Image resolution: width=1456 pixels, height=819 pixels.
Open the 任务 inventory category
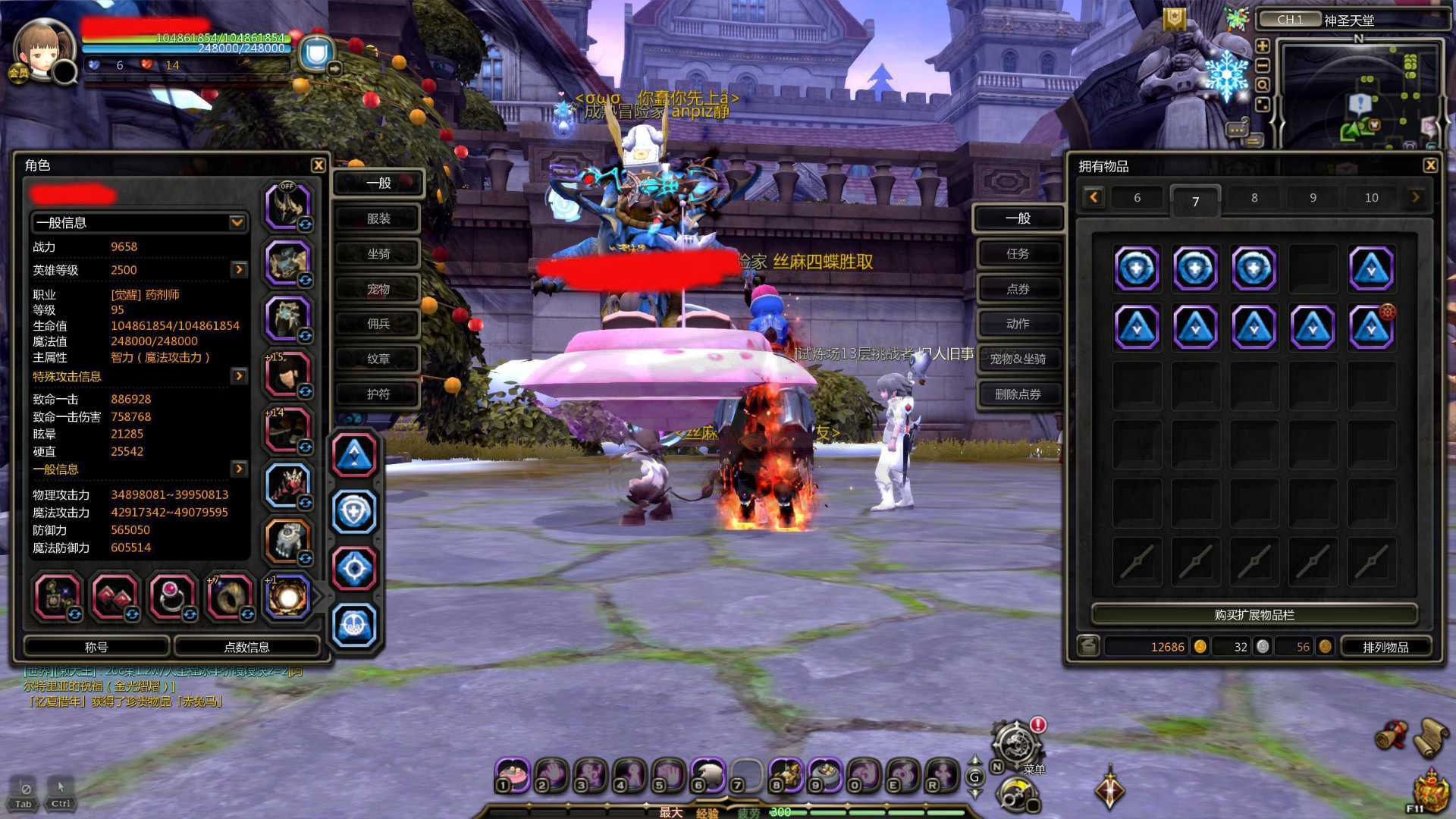[x=1018, y=254]
